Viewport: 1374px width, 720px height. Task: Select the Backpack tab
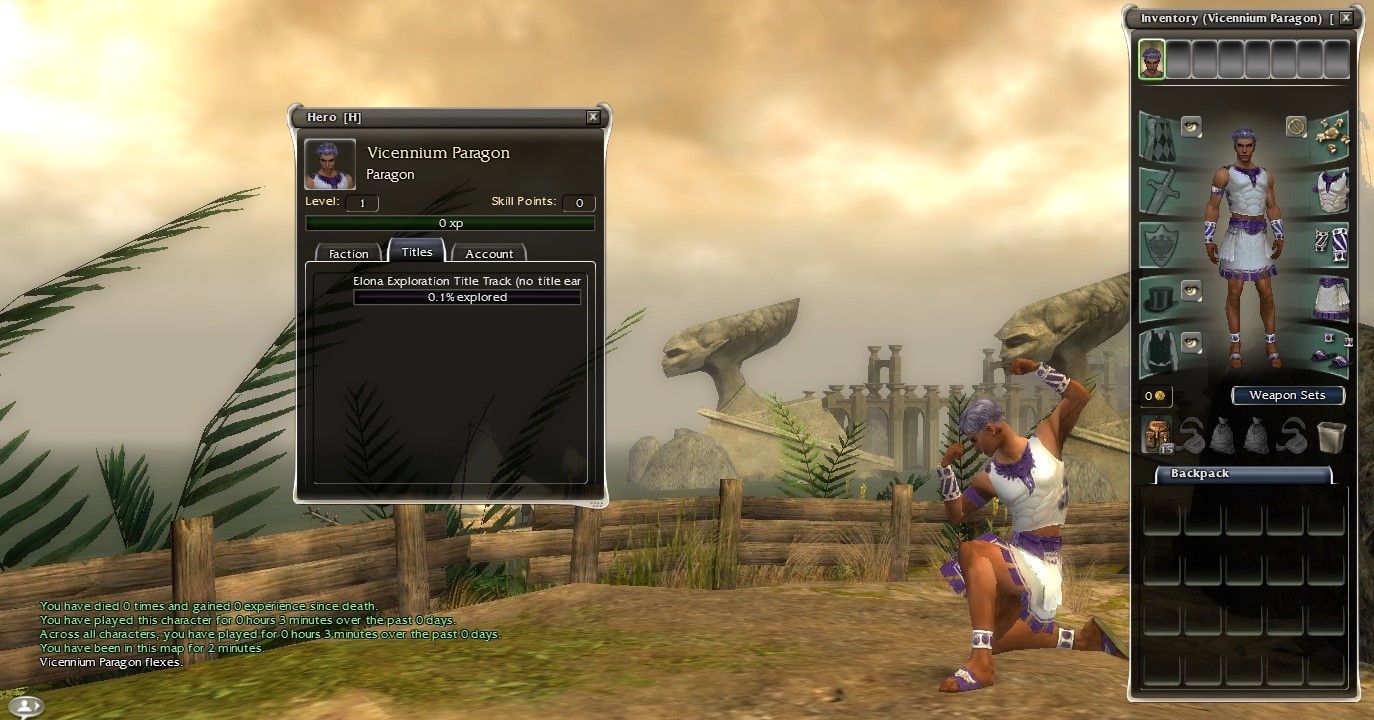tap(1200, 474)
